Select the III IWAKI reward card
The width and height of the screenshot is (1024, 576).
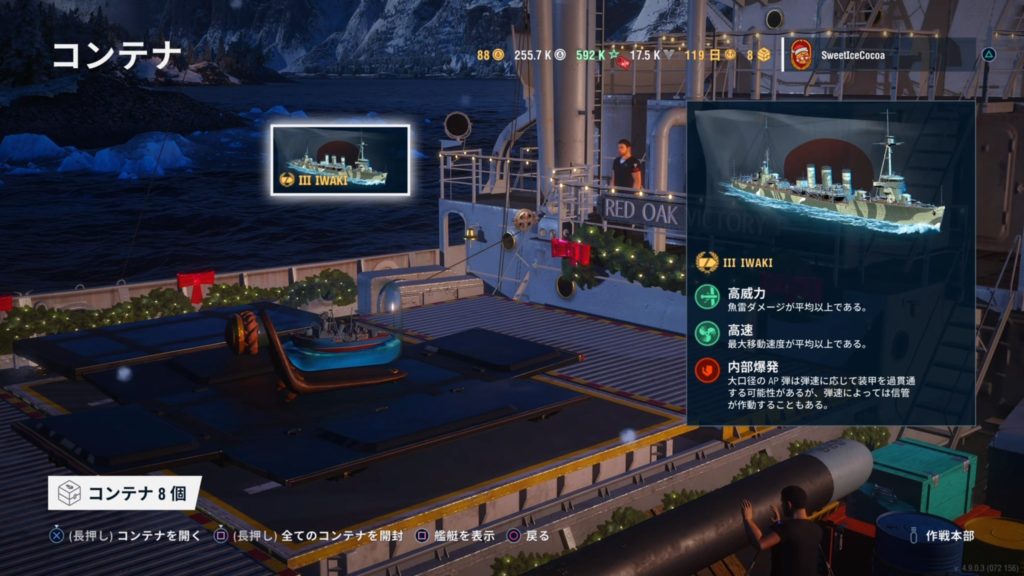(x=340, y=160)
